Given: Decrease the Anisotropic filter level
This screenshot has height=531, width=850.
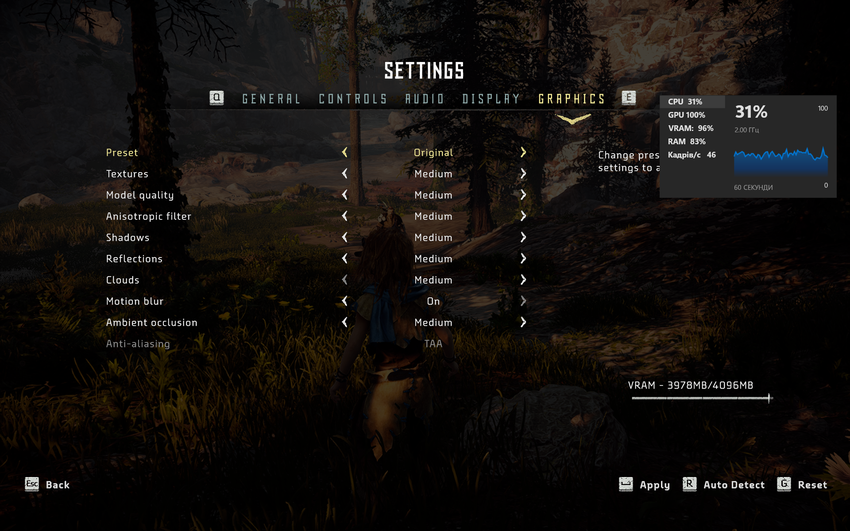Looking at the screenshot, I should point(345,216).
